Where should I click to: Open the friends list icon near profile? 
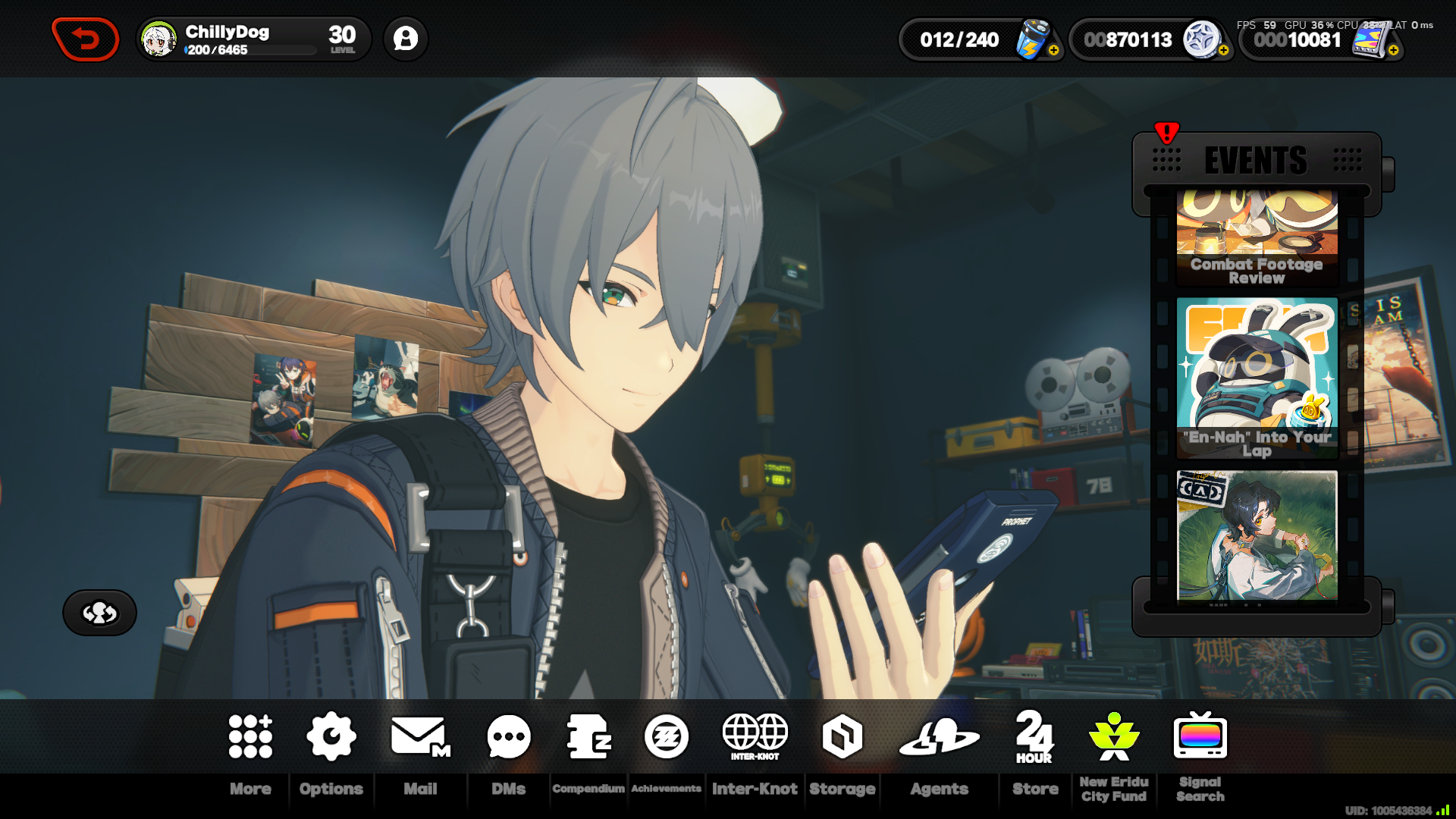(x=406, y=39)
